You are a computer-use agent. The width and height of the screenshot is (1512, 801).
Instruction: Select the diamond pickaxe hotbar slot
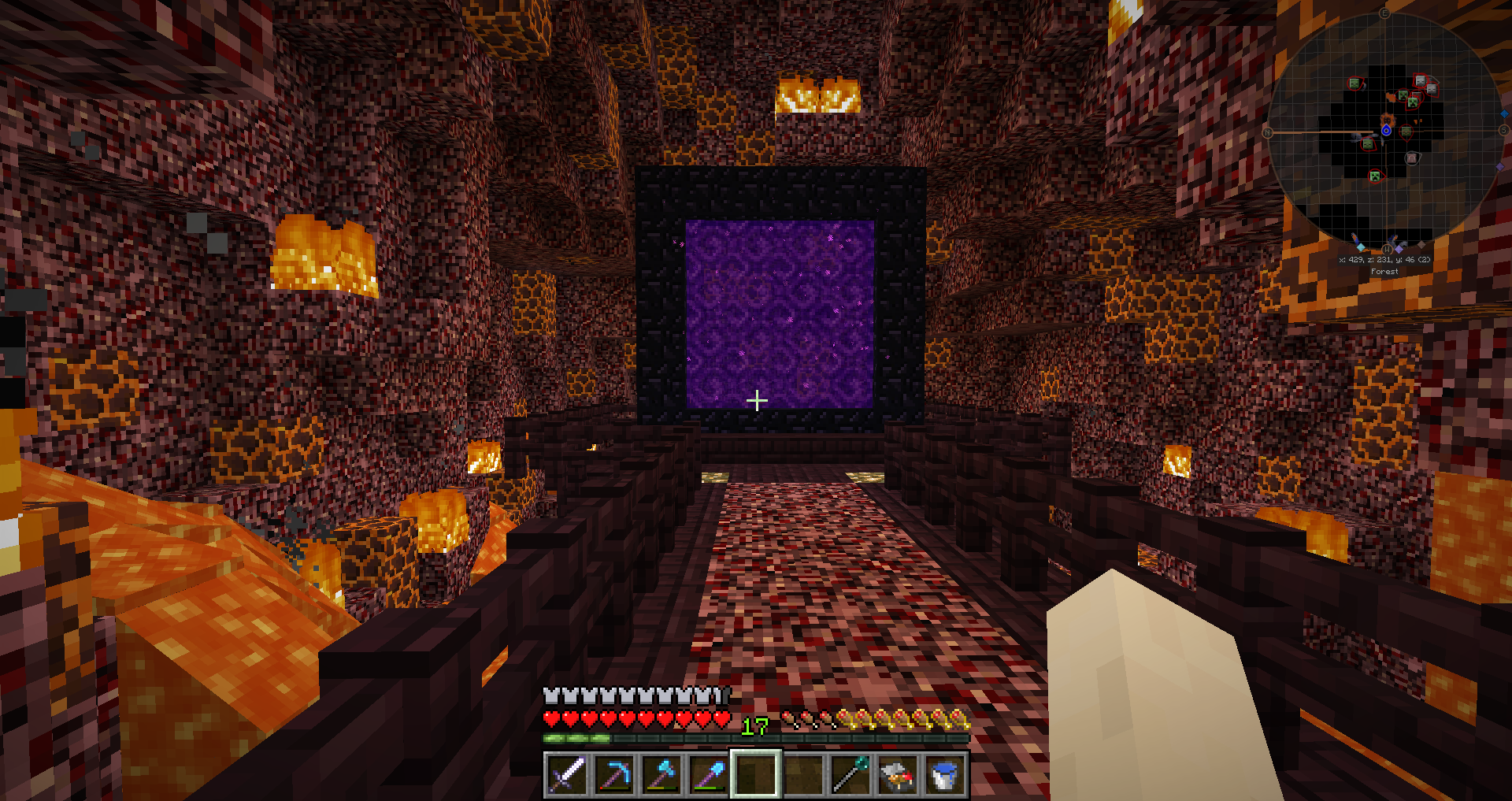[x=614, y=775]
